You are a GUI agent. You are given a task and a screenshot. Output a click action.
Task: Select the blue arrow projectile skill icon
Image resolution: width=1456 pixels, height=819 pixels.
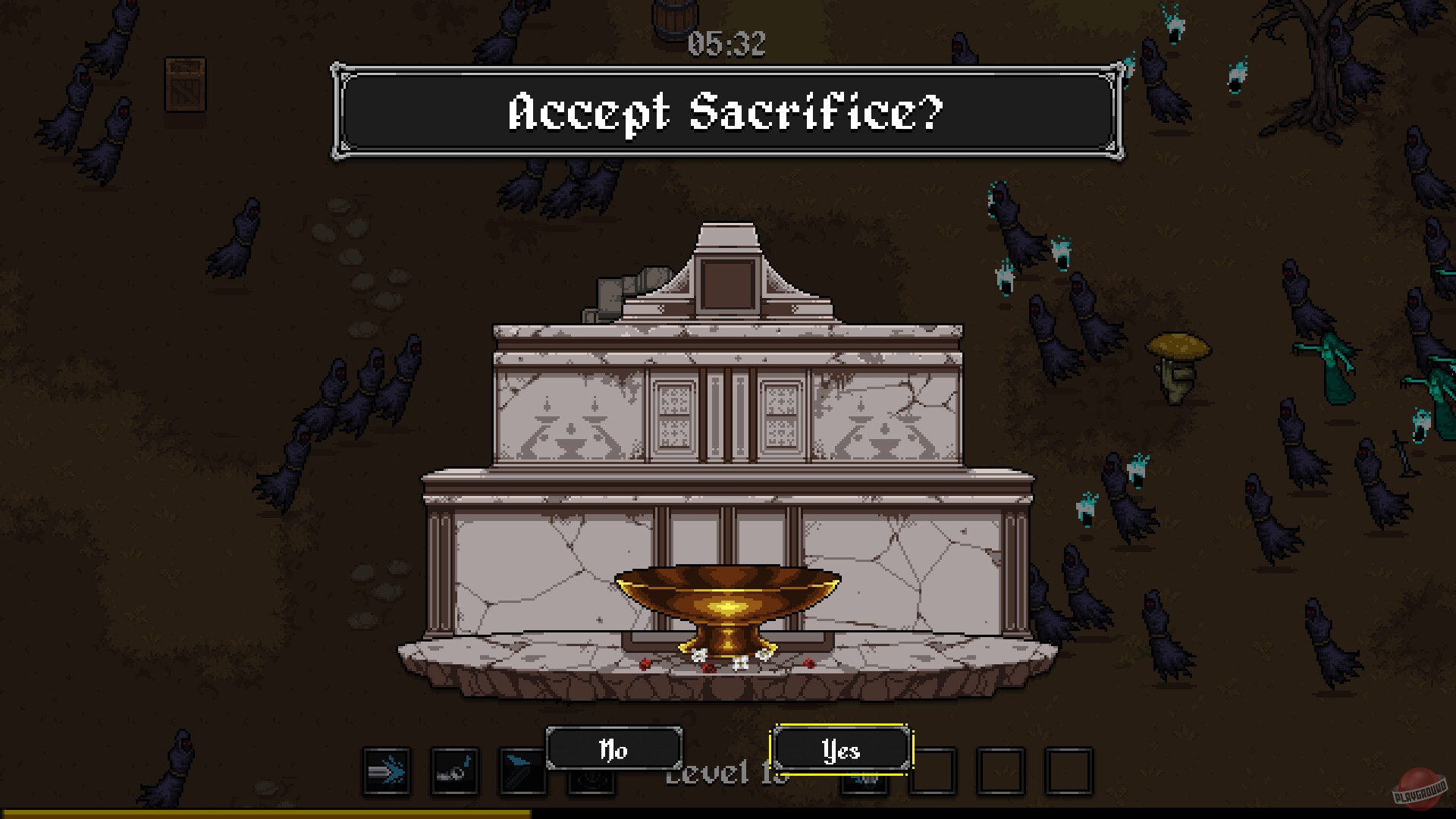pyautogui.click(x=386, y=770)
